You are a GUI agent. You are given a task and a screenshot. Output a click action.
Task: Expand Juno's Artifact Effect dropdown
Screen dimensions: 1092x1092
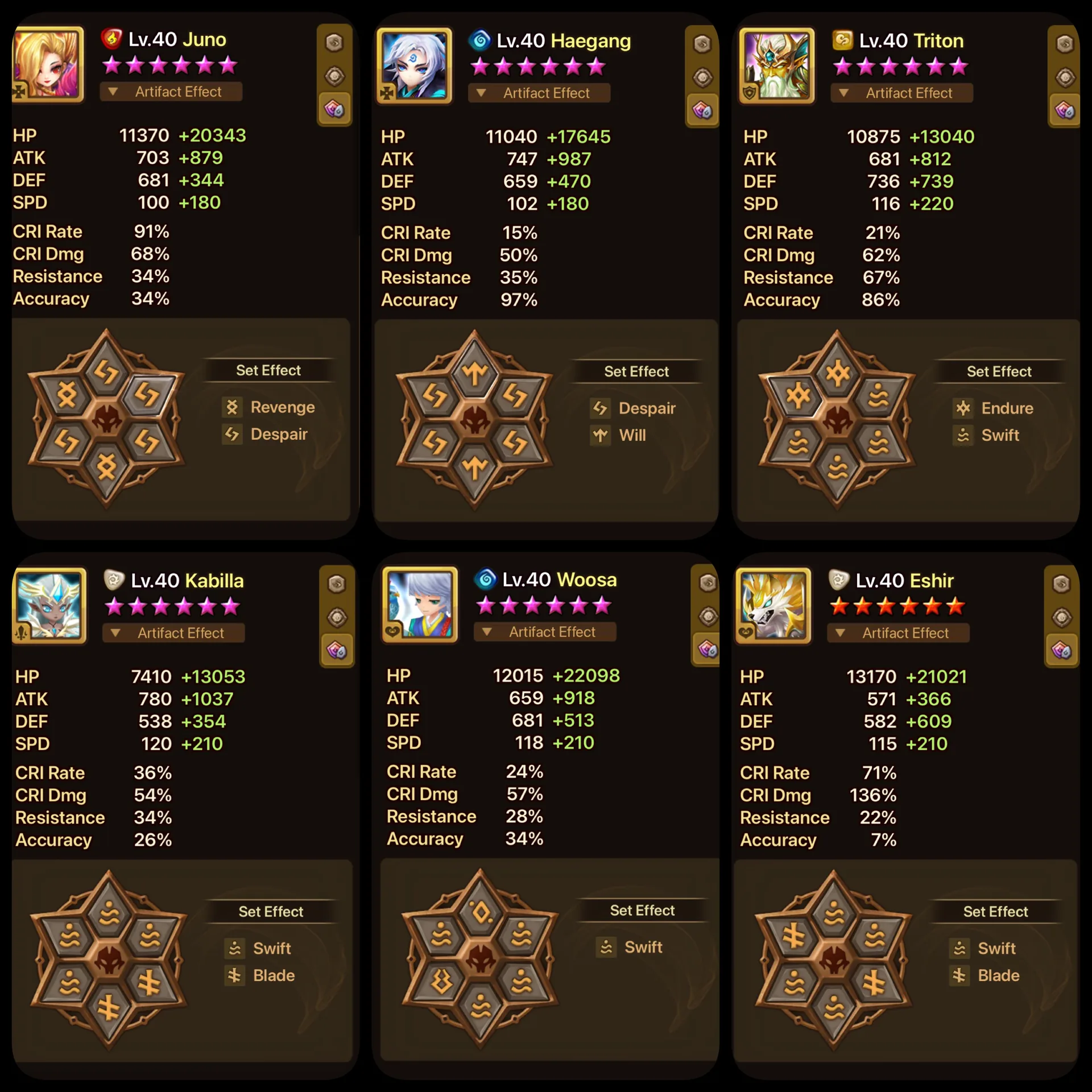(x=171, y=92)
